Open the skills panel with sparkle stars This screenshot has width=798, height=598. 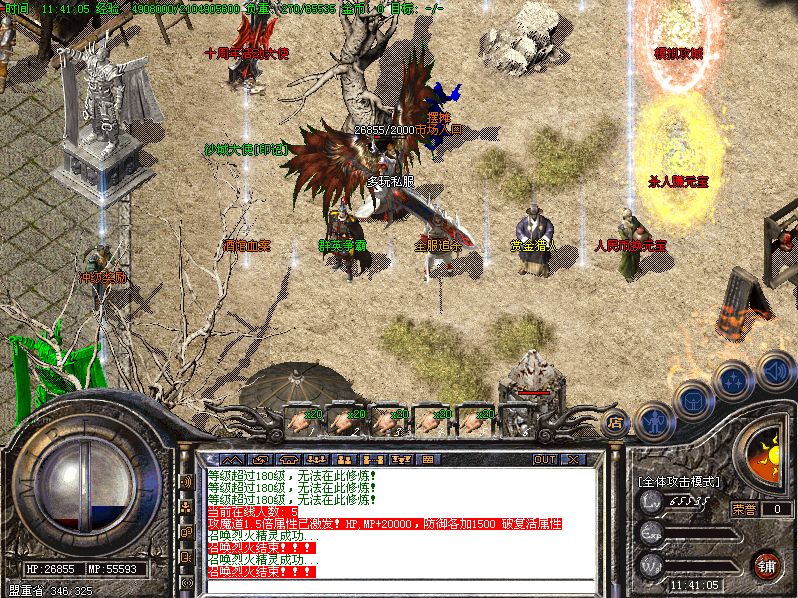point(733,381)
